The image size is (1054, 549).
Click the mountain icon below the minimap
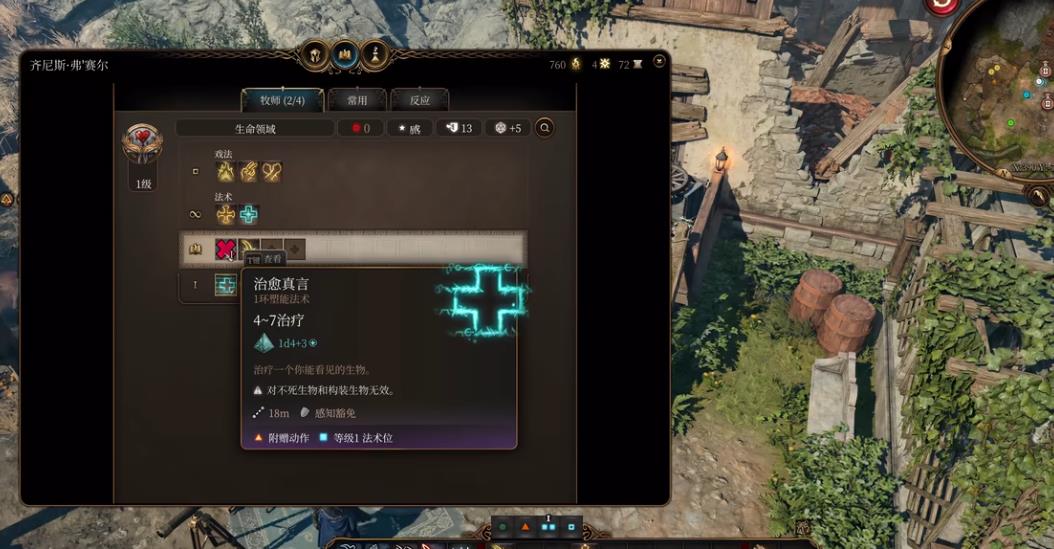(x=1039, y=196)
